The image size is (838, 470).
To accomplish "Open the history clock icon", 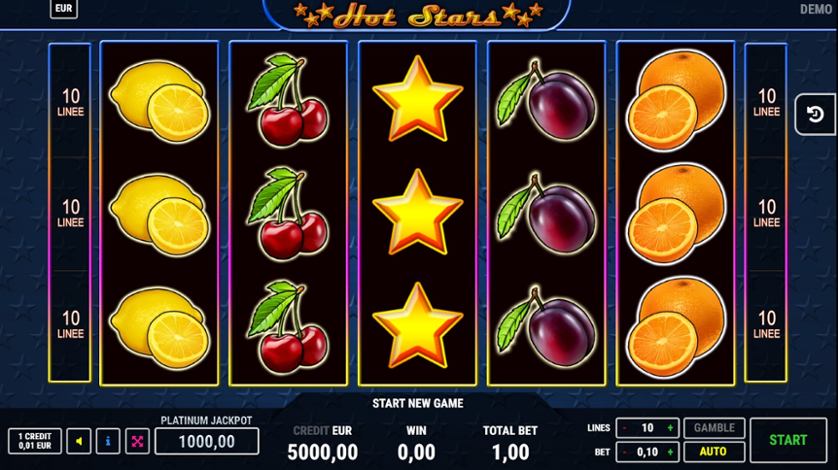I will 814,114.
